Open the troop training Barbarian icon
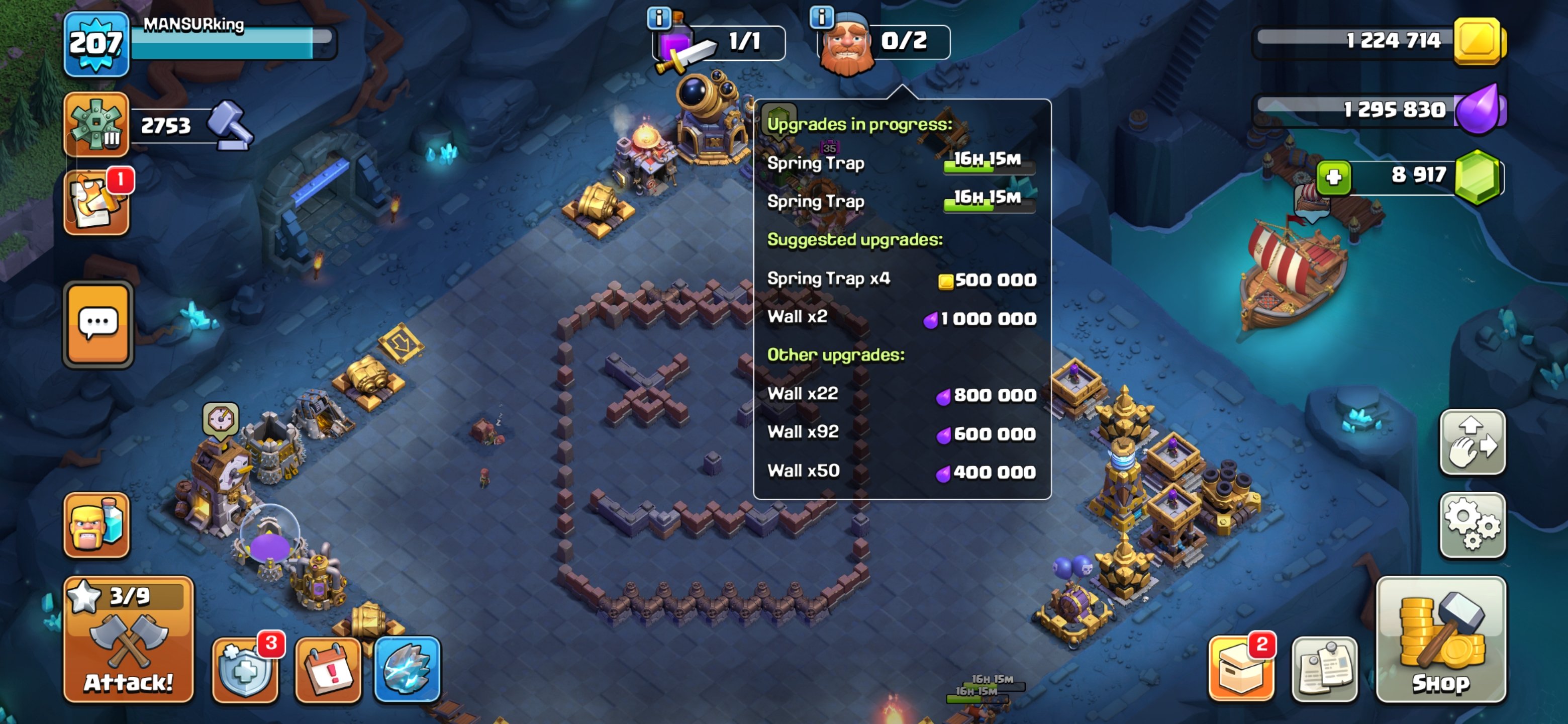The width and height of the screenshot is (1568, 724). coord(96,524)
